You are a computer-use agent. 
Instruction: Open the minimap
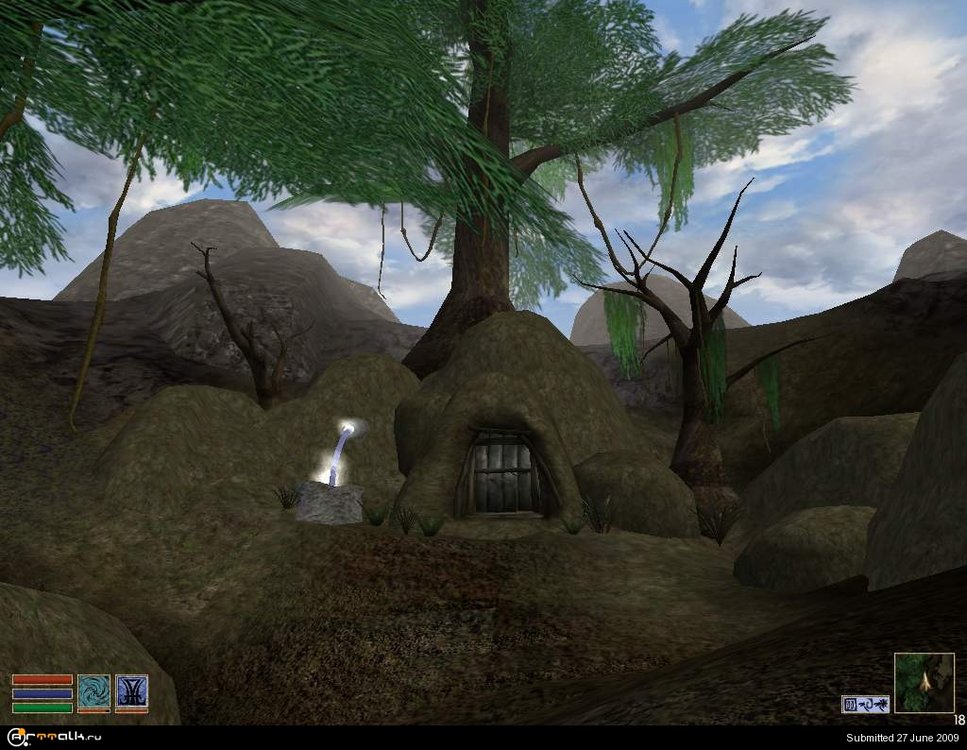[923, 683]
